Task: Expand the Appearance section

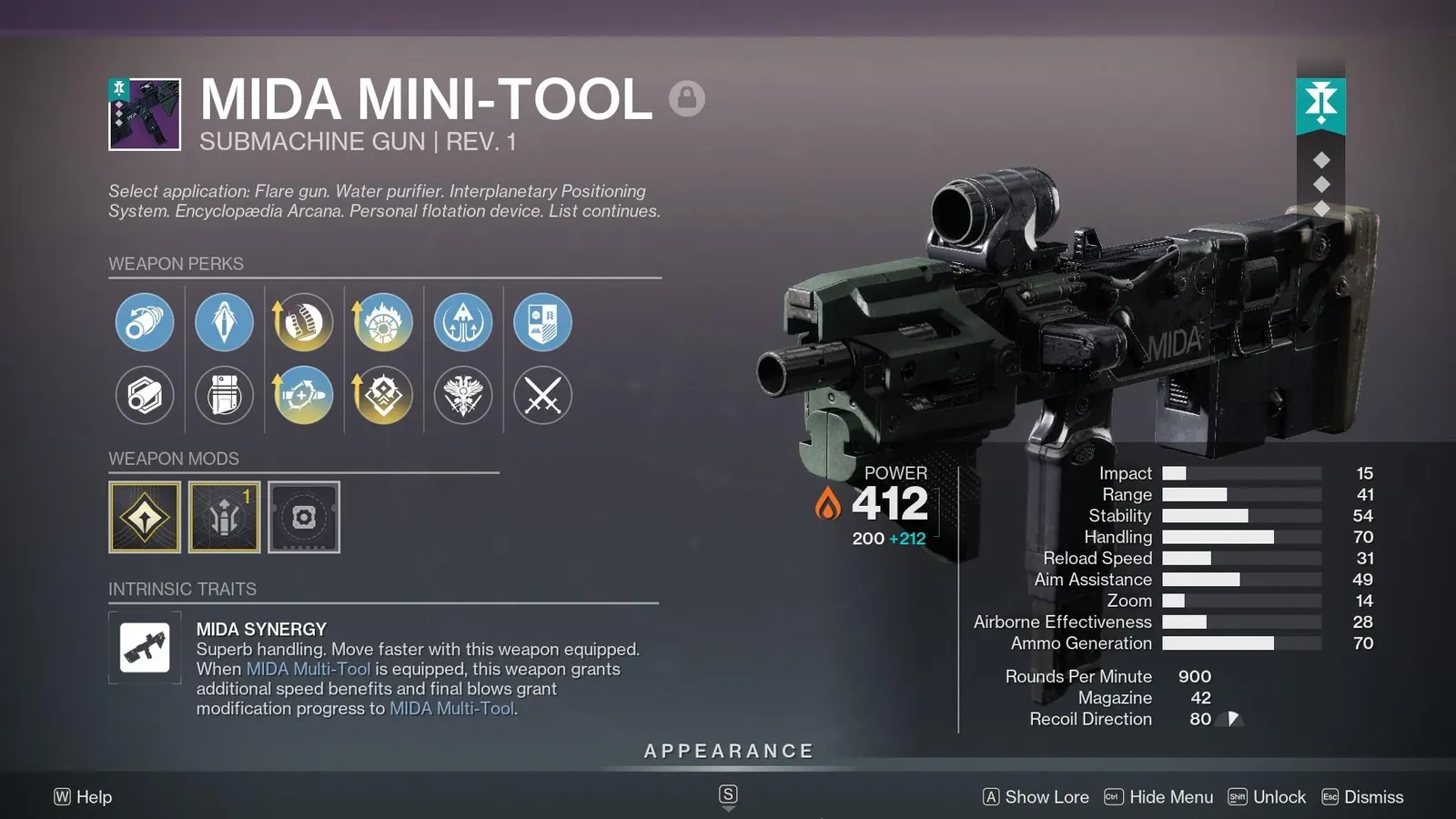Action: coord(727,751)
